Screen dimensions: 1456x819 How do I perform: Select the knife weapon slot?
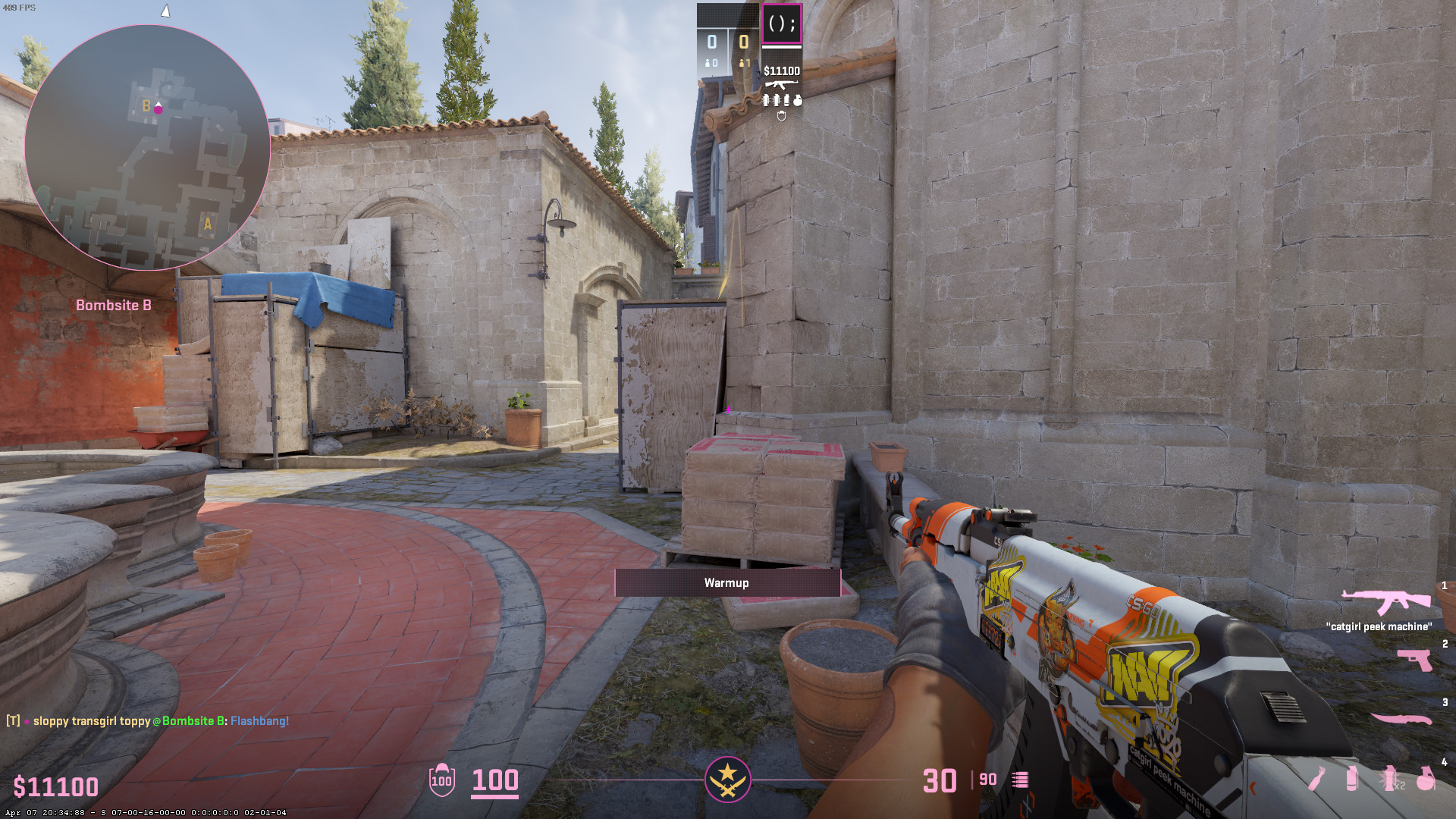tap(1401, 718)
